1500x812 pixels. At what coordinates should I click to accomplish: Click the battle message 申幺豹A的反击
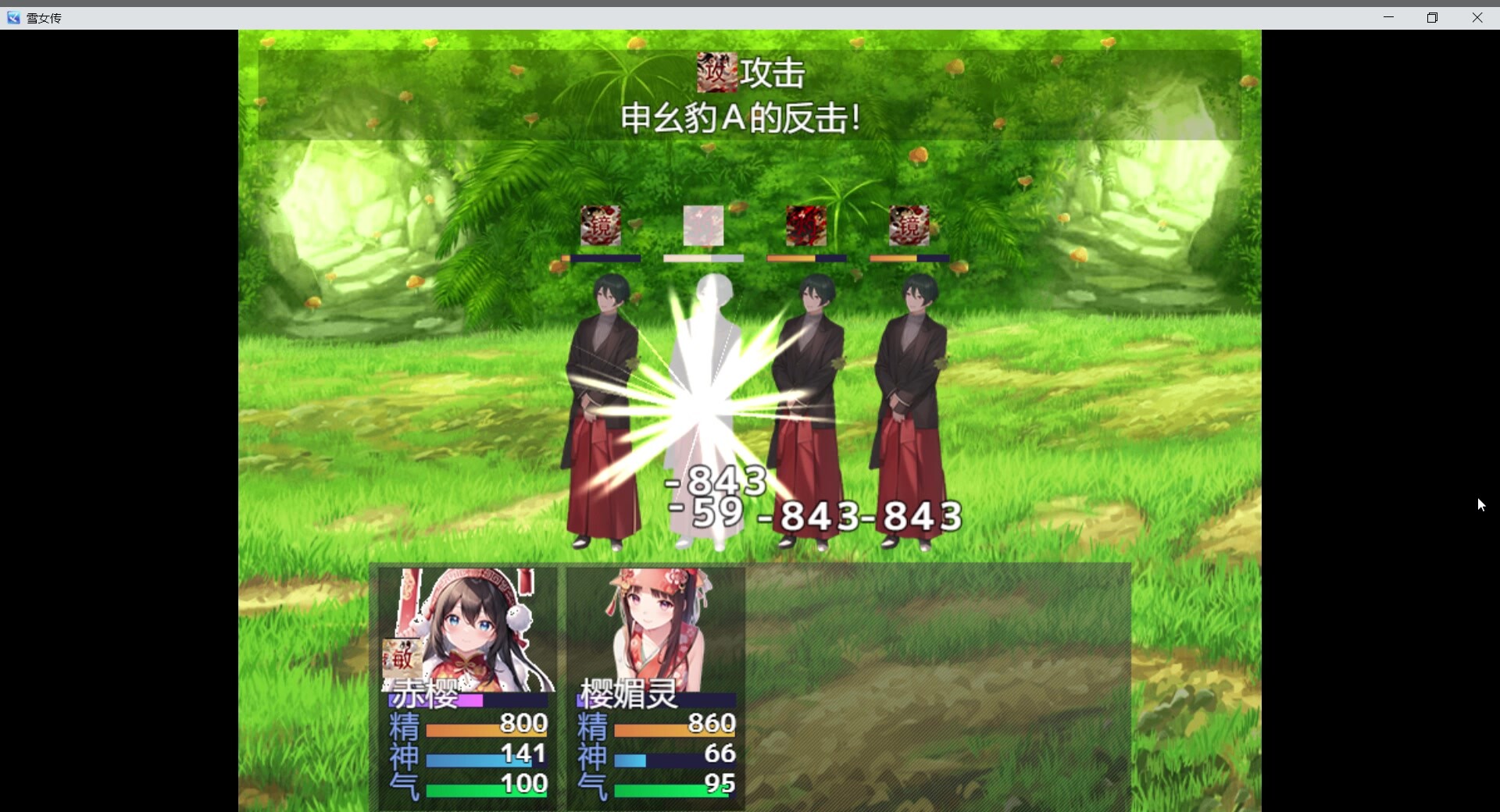738,119
